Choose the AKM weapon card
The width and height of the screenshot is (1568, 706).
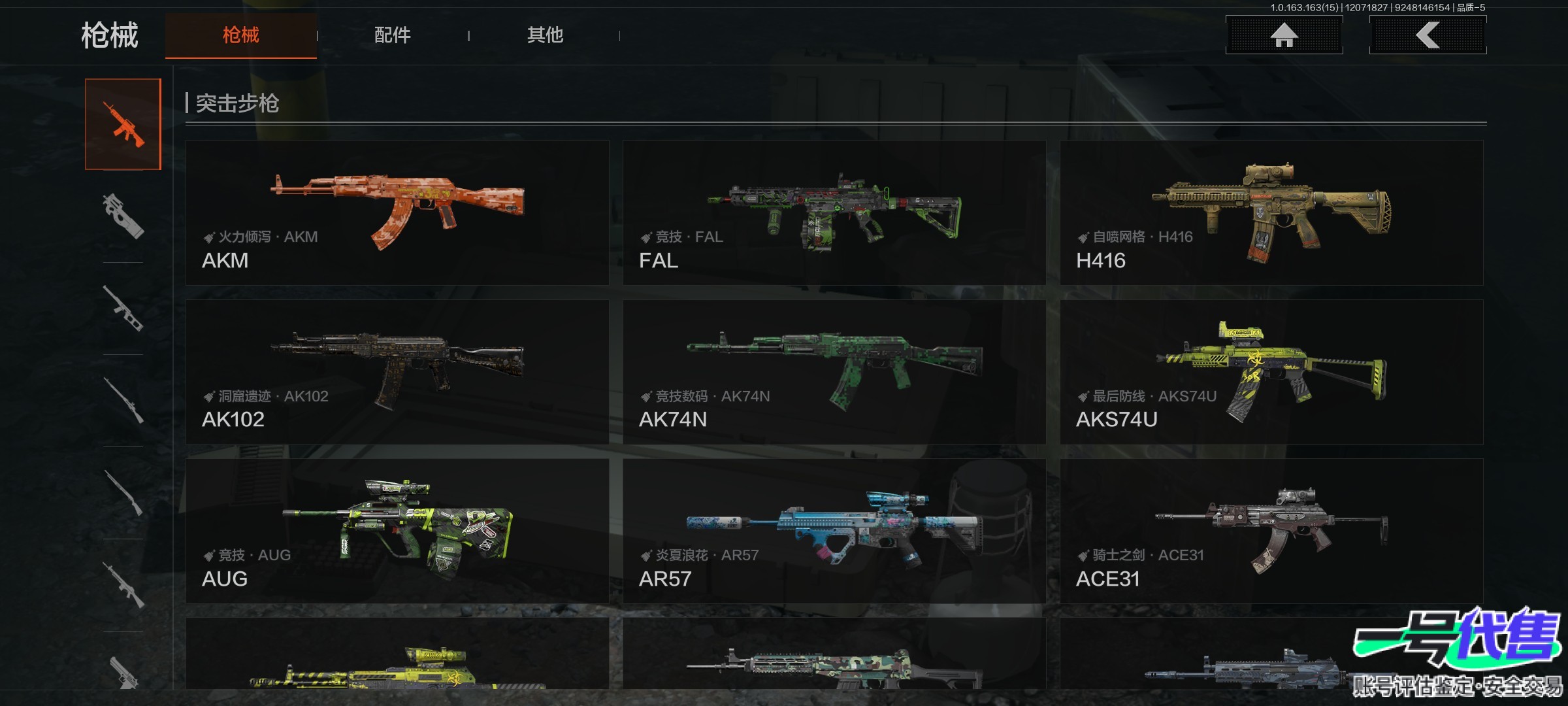coord(397,212)
